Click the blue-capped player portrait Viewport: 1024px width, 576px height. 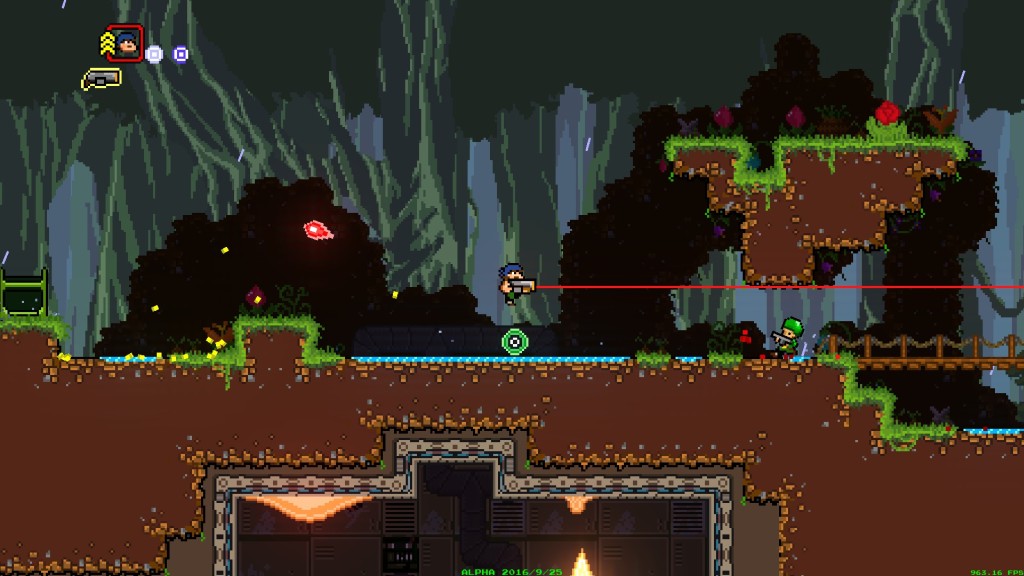pos(125,43)
